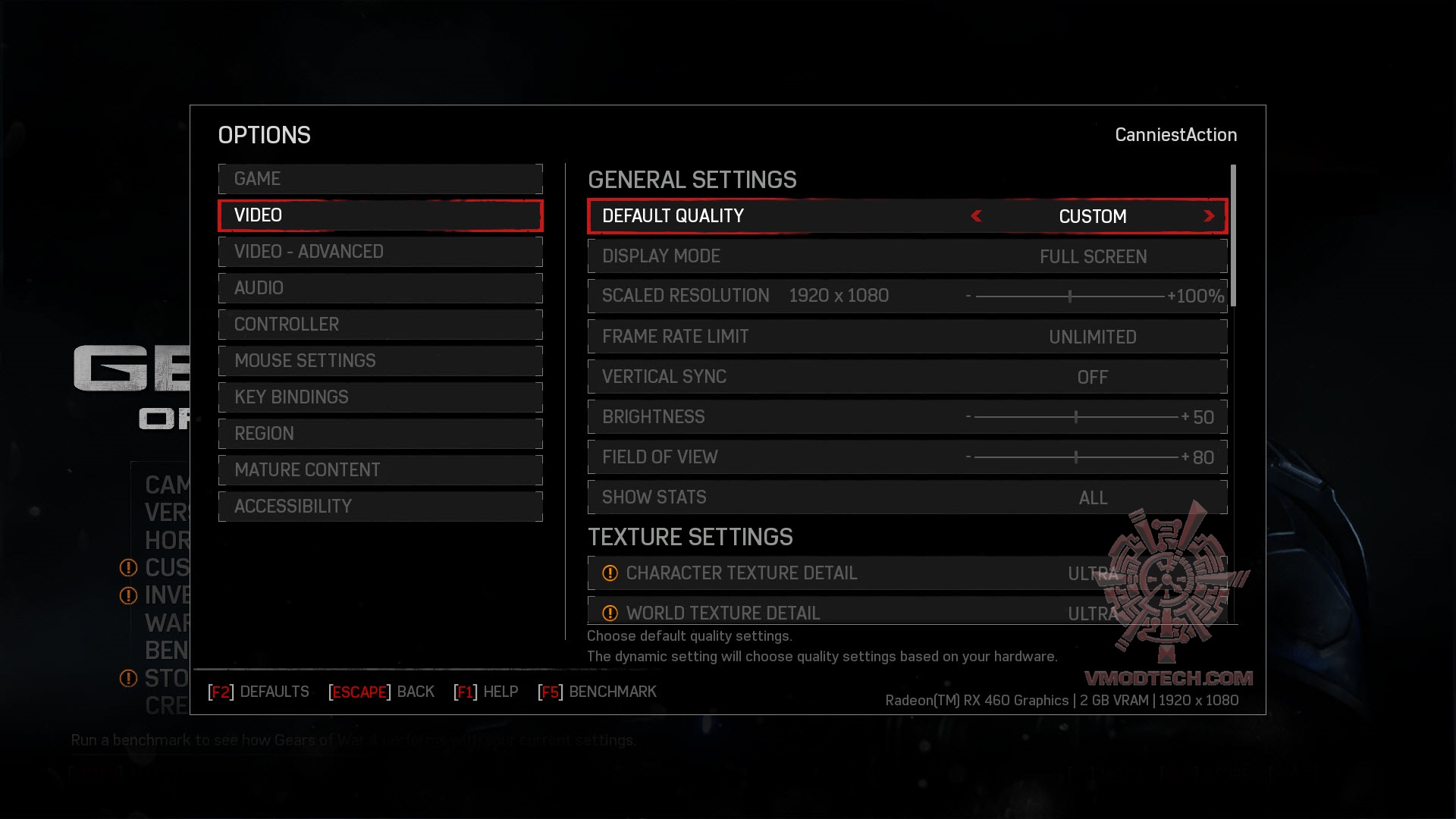The height and width of the screenshot is (819, 1456).
Task: Click the Brightness slider
Action: coord(1075,417)
